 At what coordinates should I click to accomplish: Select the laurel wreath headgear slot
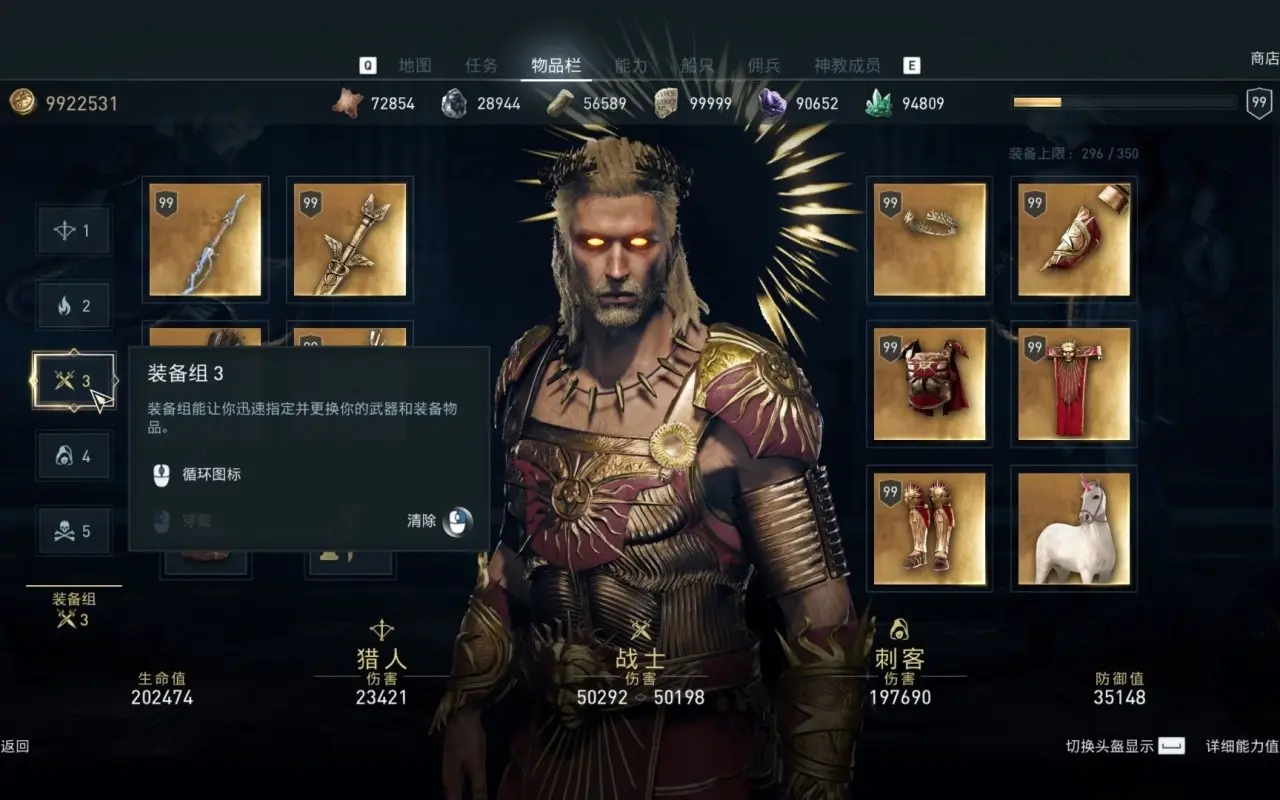[930, 240]
